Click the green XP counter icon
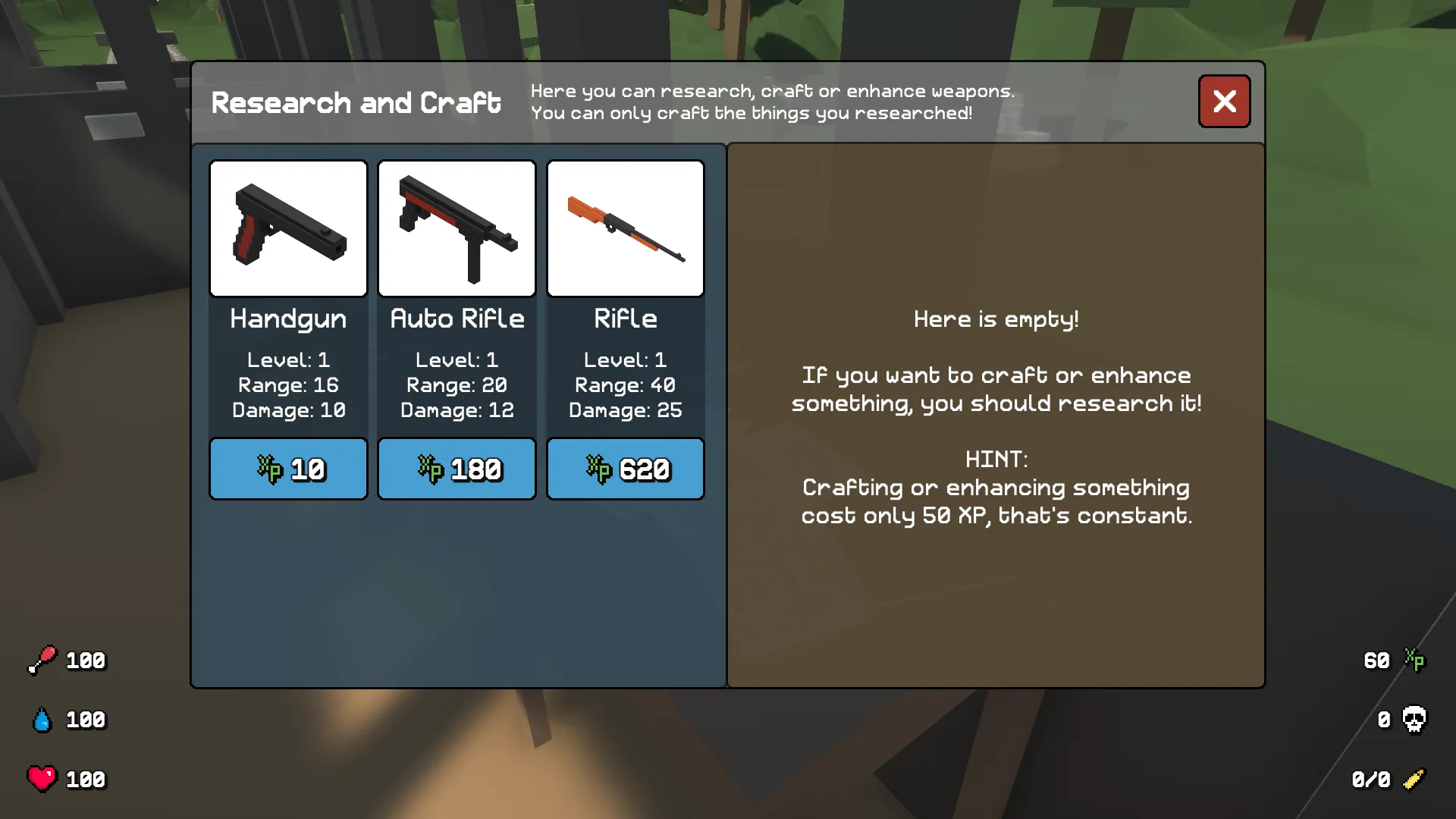 coord(1415,660)
